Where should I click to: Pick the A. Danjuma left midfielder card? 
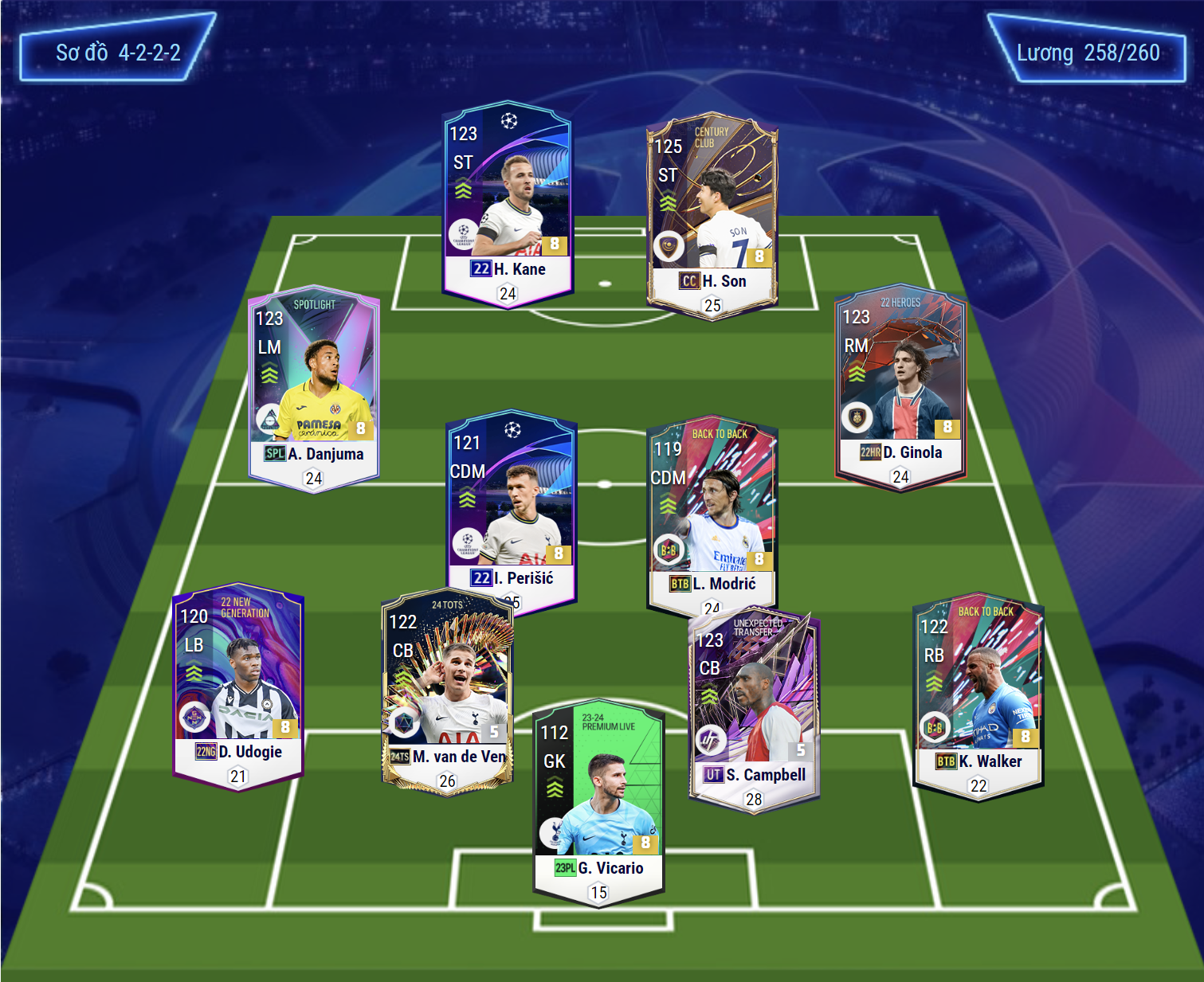314,388
